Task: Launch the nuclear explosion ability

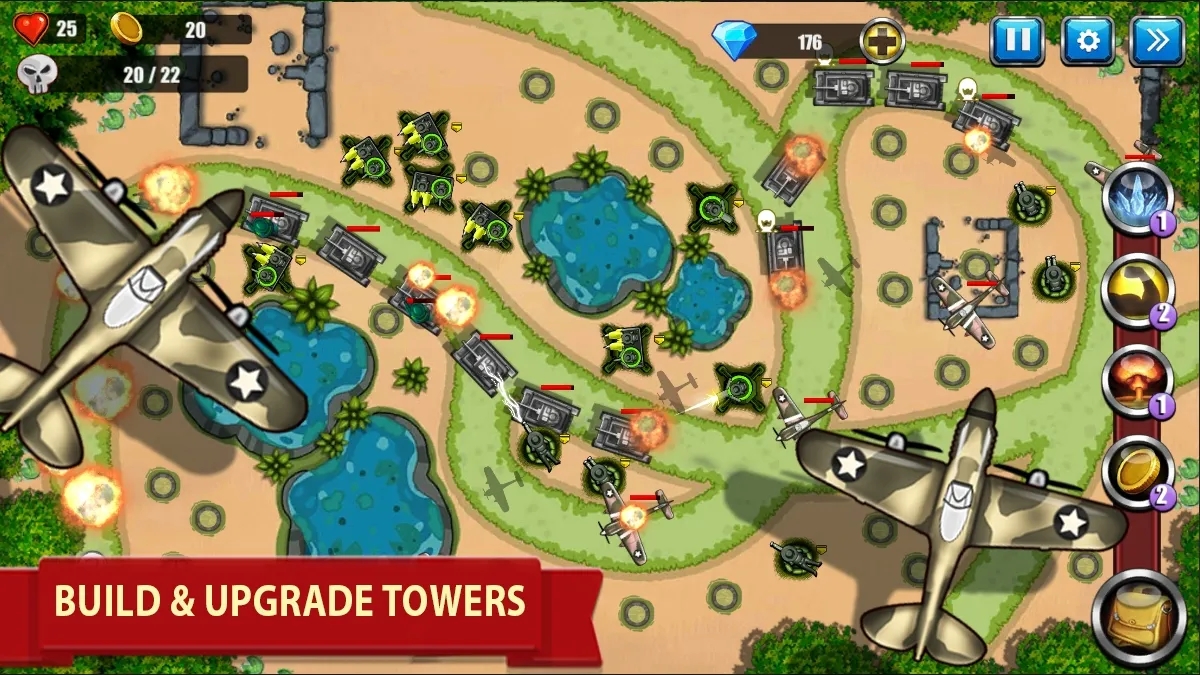Action: (1137, 381)
